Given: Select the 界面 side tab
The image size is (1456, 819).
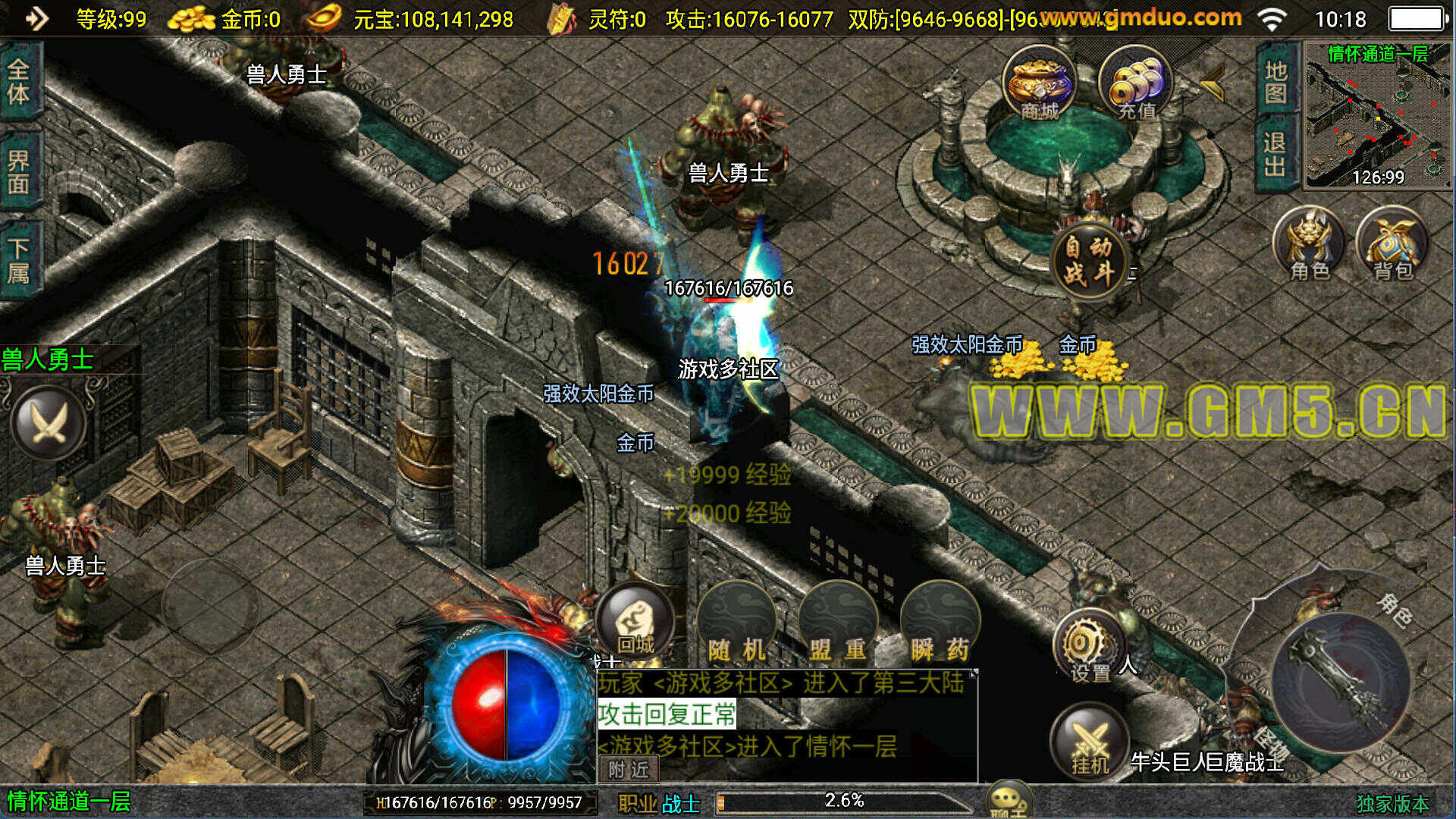Looking at the screenshot, I should 19,171.
